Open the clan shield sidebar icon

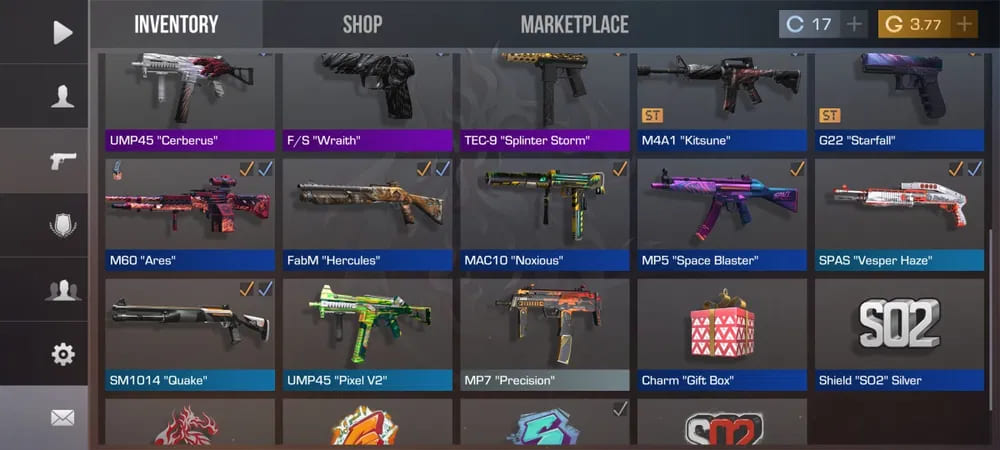[62, 225]
